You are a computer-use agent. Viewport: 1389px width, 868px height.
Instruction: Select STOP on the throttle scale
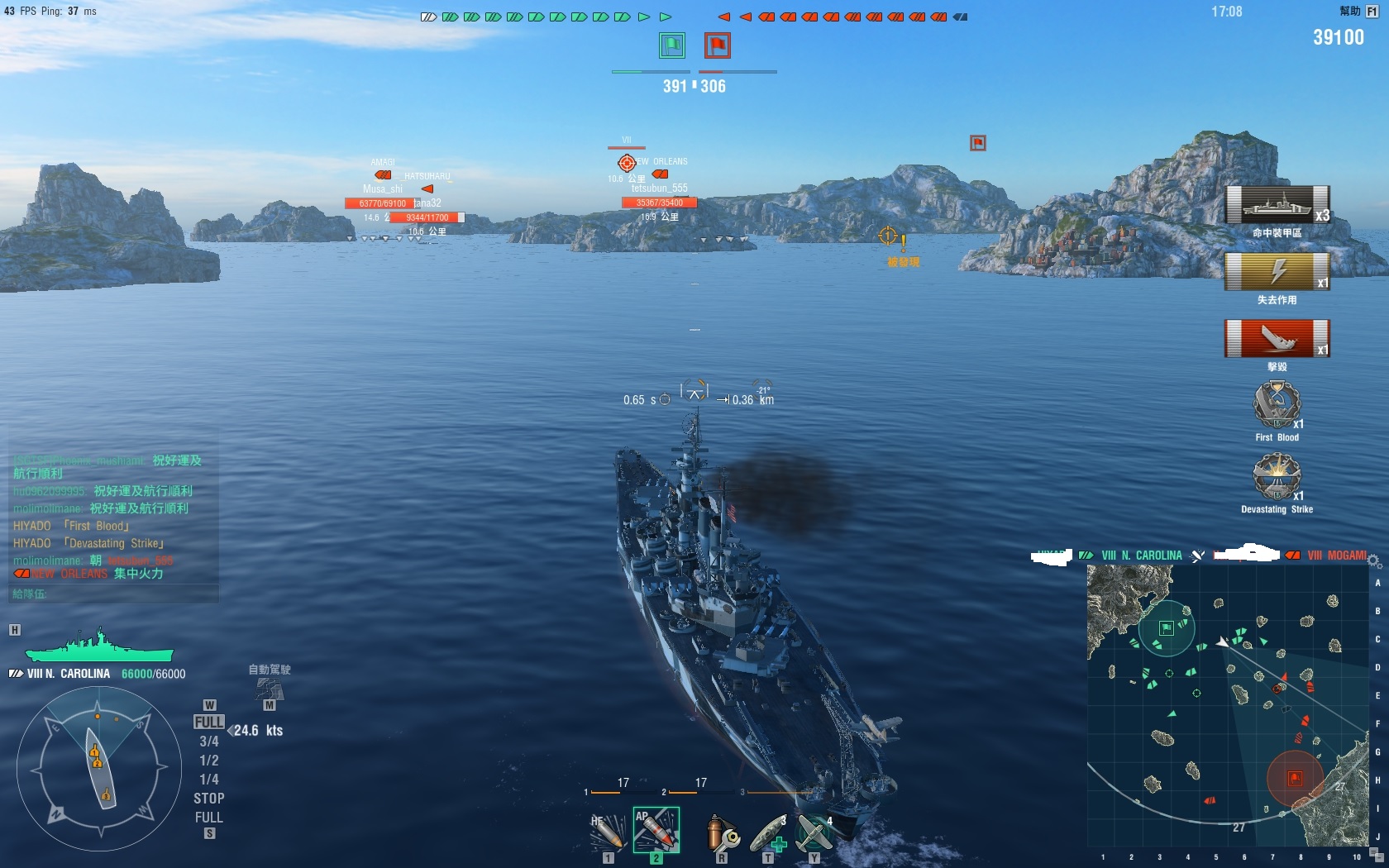point(209,799)
